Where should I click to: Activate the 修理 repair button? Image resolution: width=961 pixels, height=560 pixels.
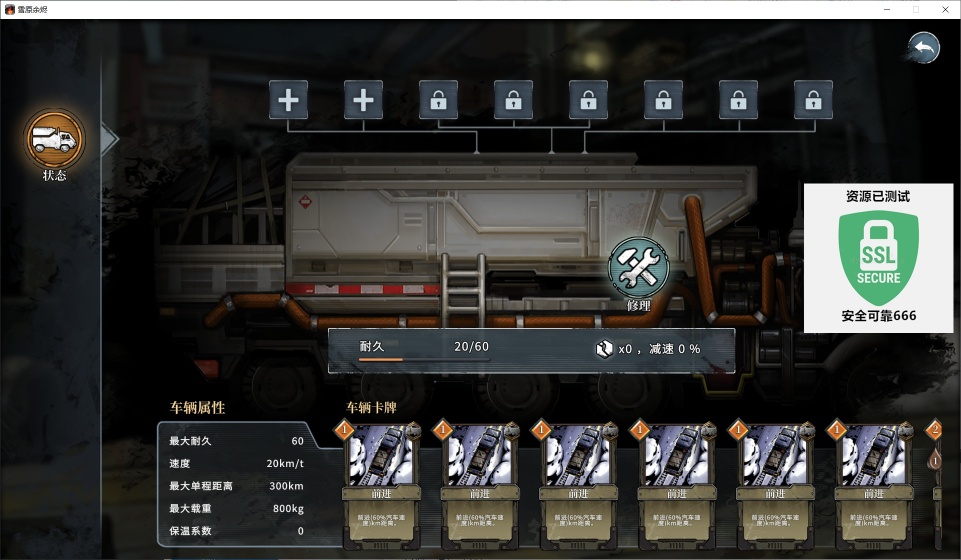click(638, 270)
